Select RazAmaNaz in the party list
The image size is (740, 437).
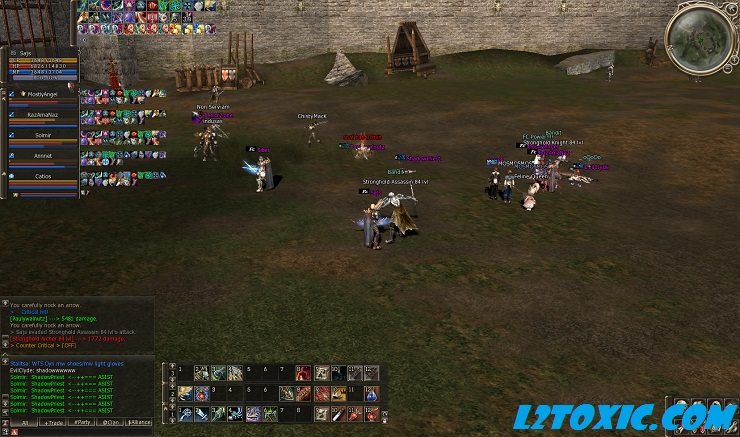(42, 116)
